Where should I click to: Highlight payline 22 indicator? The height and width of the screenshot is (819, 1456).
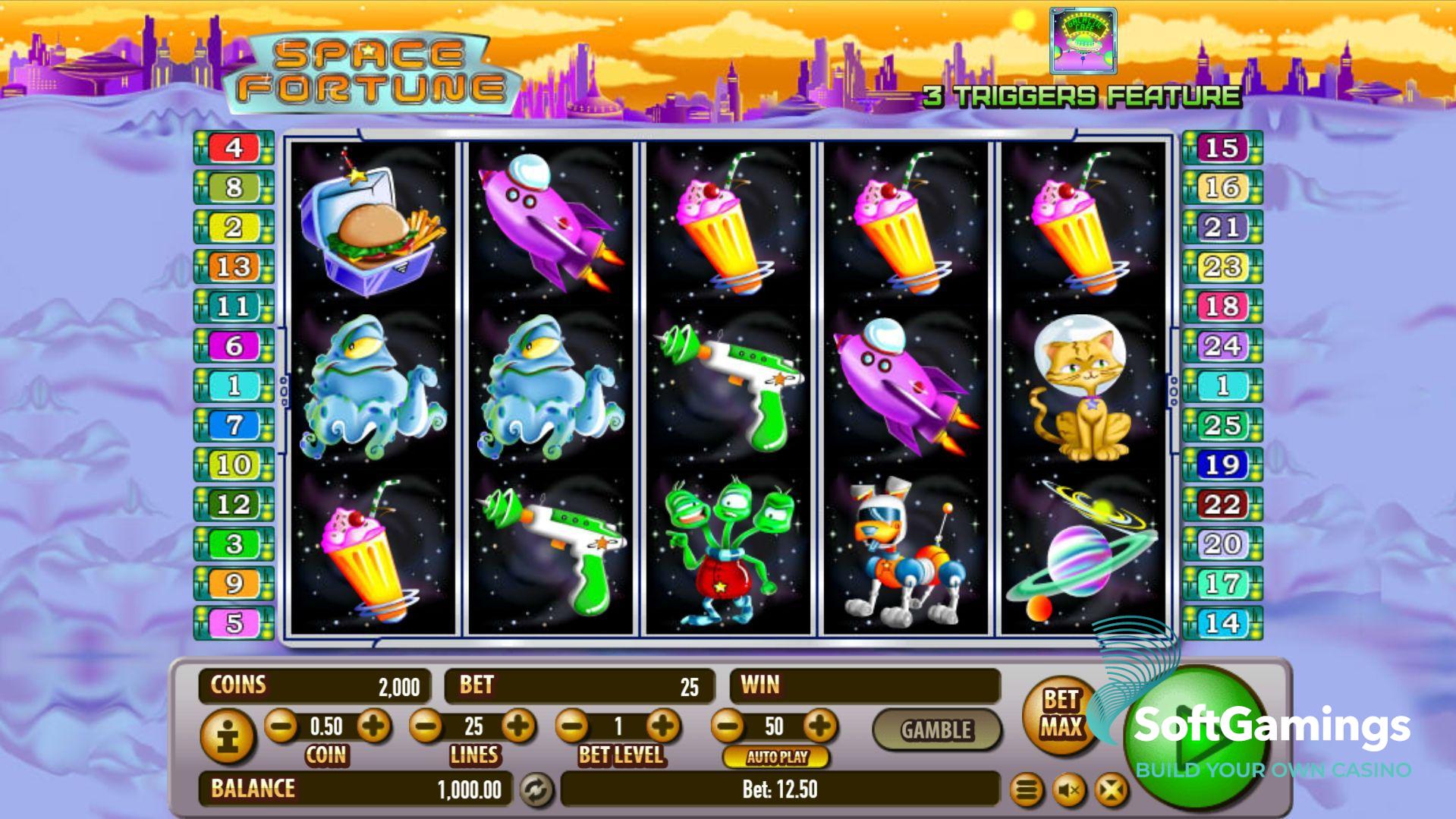(x=1222, y=504)
